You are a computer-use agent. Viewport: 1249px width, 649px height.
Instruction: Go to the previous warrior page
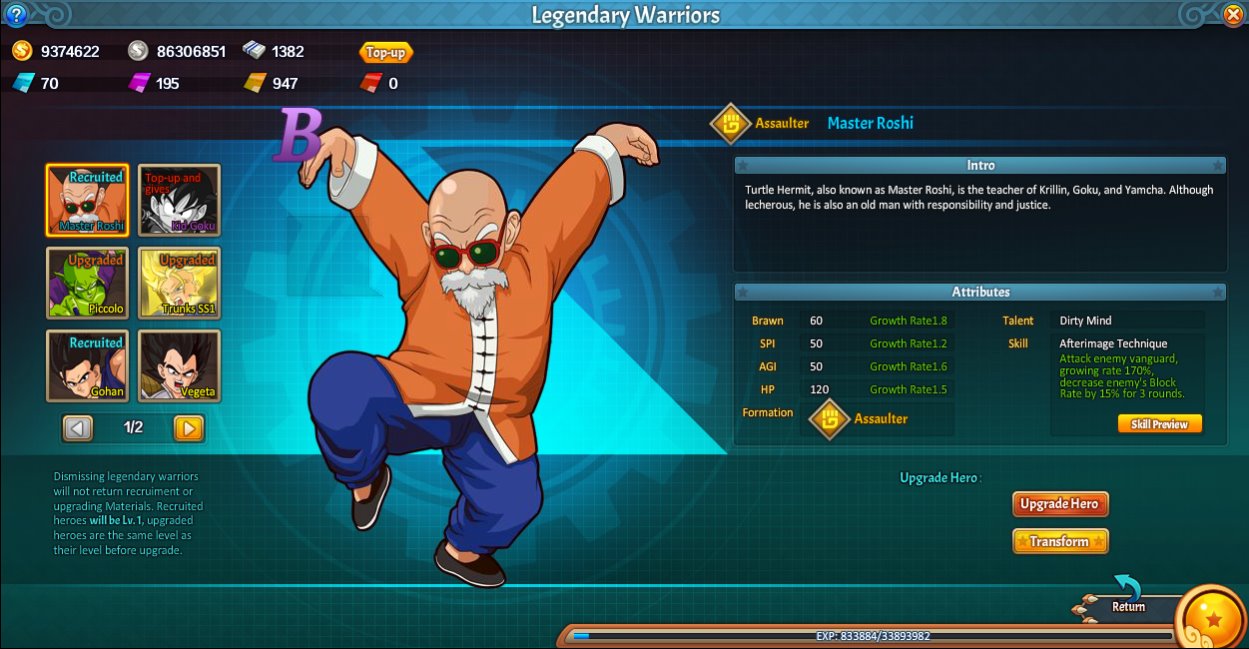coord(78,428)
